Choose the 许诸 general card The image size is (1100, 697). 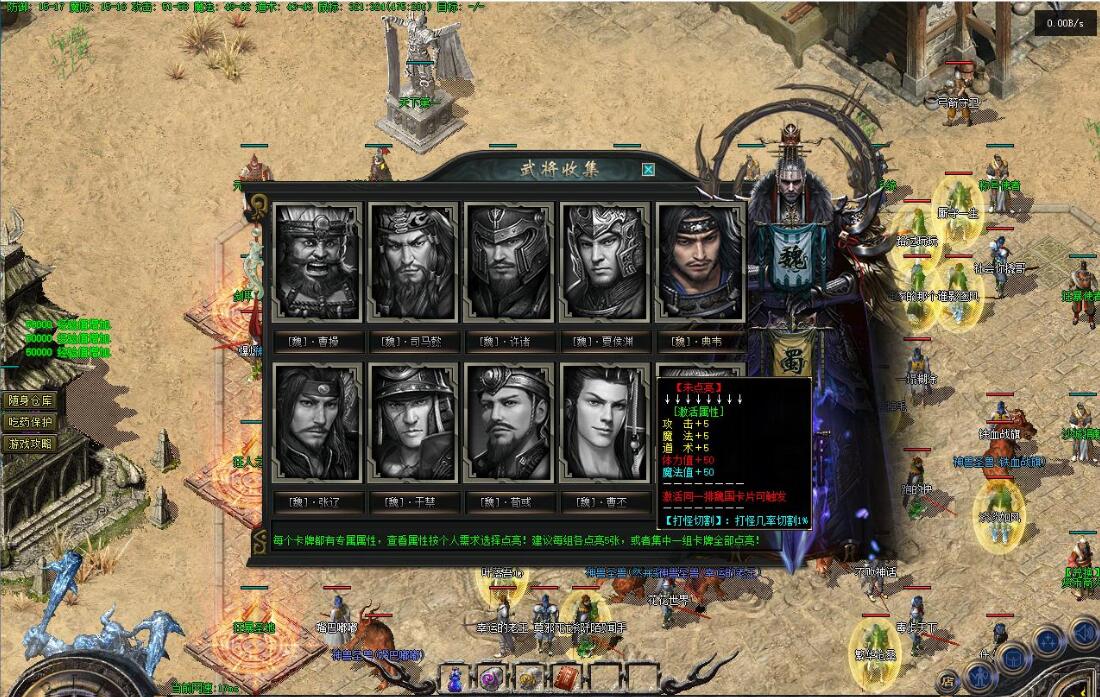point(509,261)
